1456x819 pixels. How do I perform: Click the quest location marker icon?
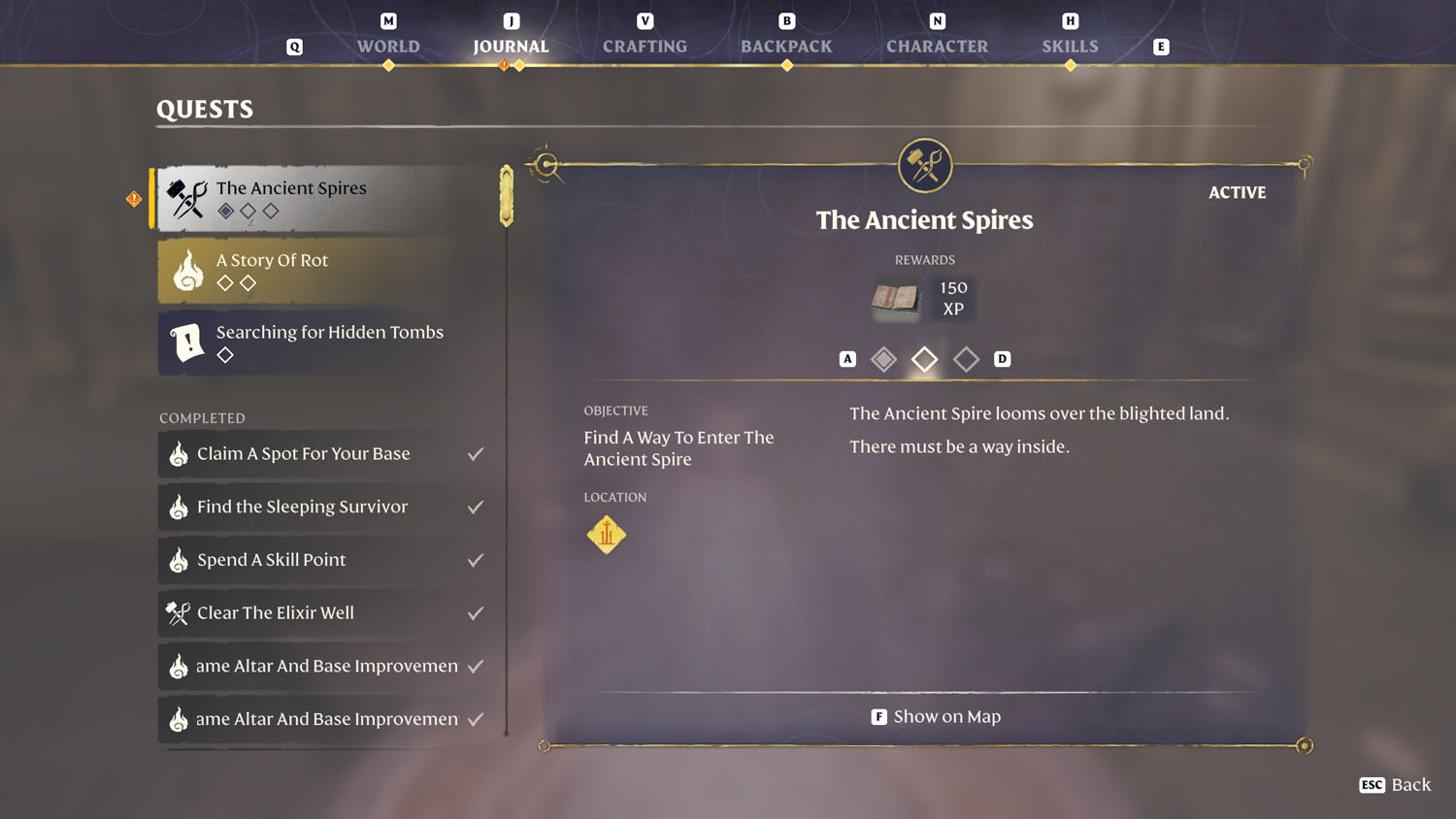(607, 535)
